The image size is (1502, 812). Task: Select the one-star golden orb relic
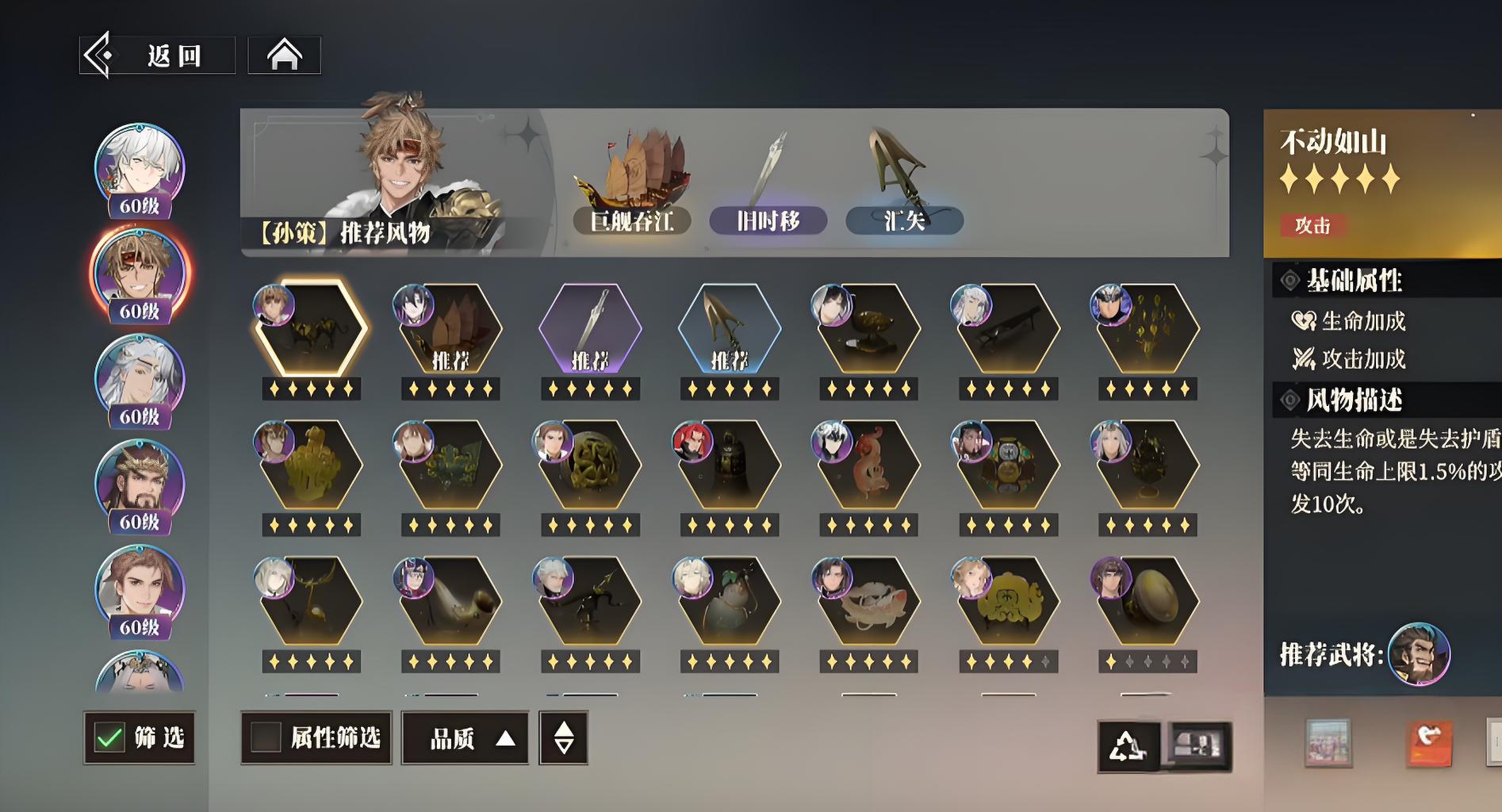[x=1148, y=601]
